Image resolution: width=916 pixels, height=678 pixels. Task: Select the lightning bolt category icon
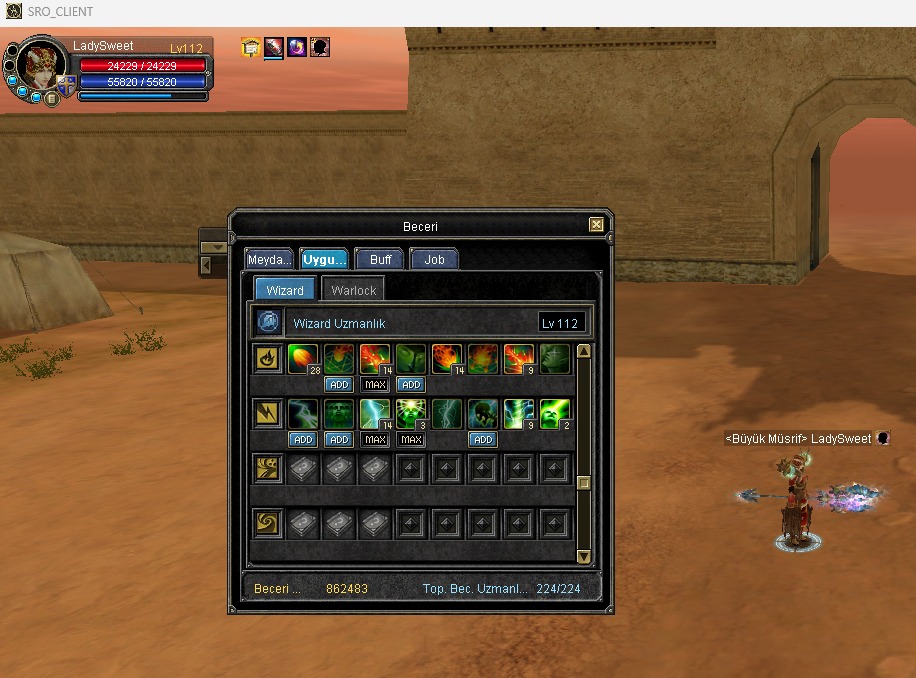point(267,414)
